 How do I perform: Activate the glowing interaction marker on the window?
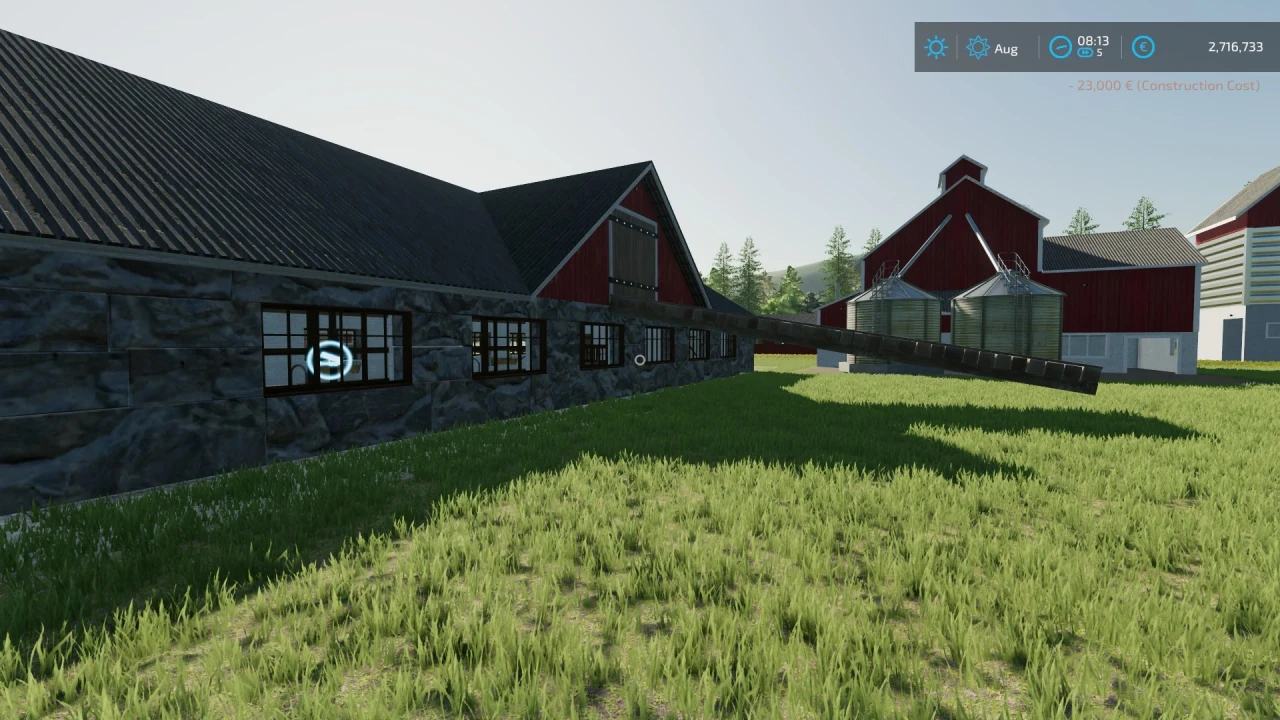pos(330,360)
